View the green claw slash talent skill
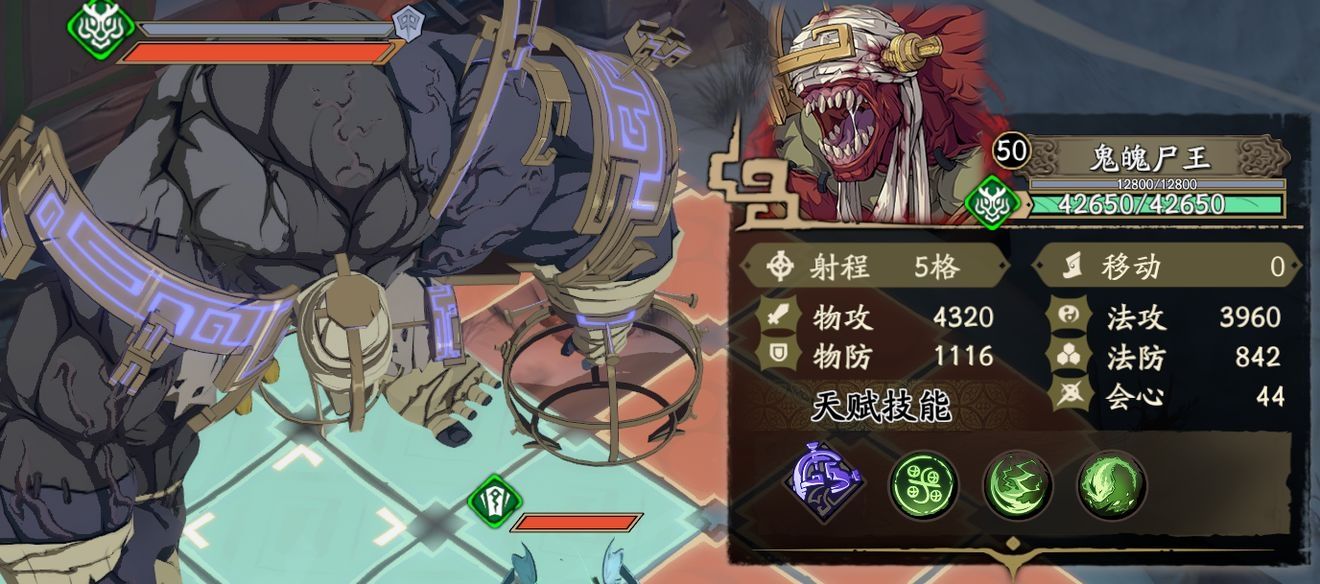Screen dimensions: 1320x584 1017,485
